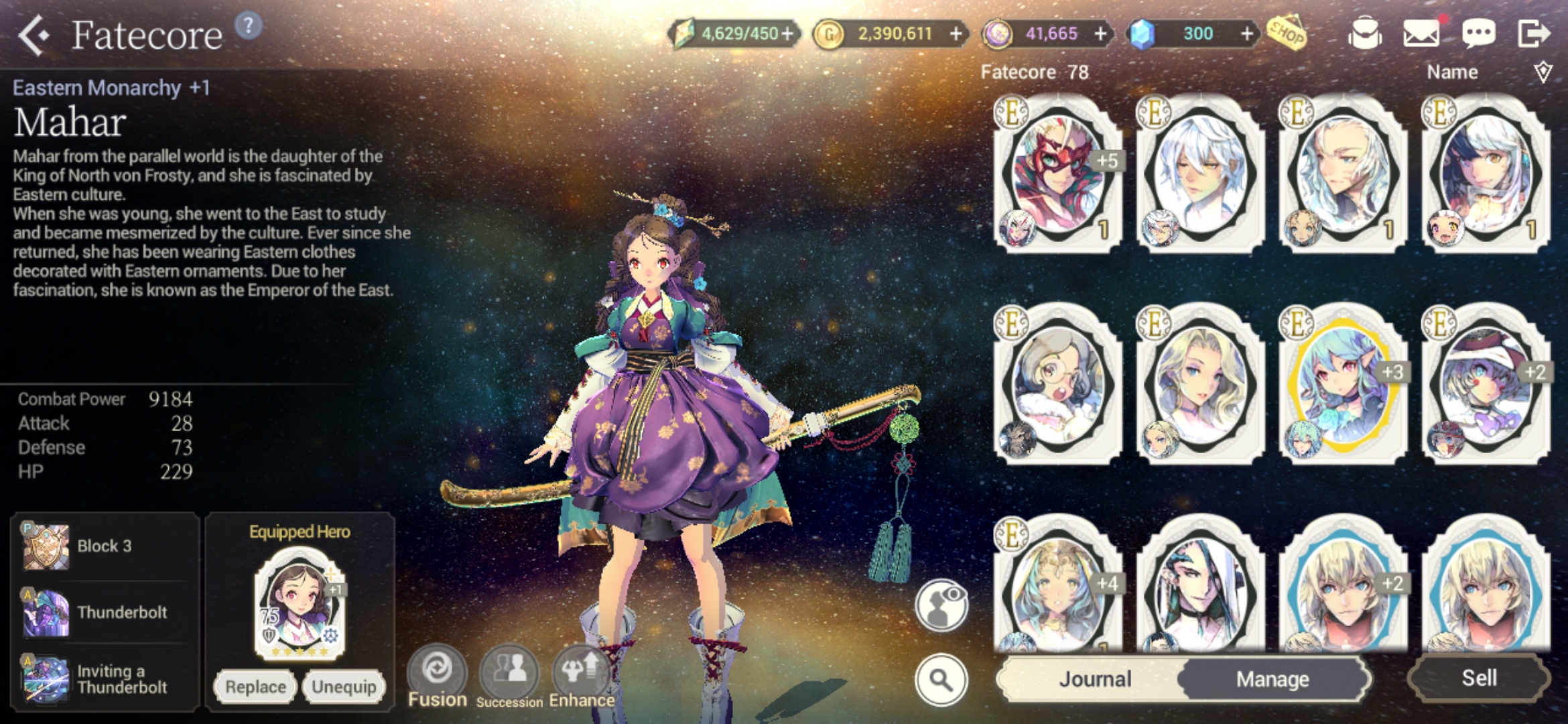
Task: Switch to the Manage tab
Action: 1272,679
